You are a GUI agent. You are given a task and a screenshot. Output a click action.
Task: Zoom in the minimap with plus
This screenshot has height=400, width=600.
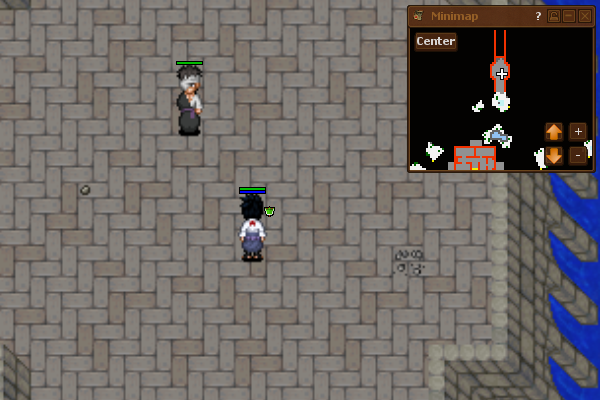pos(578,131)
